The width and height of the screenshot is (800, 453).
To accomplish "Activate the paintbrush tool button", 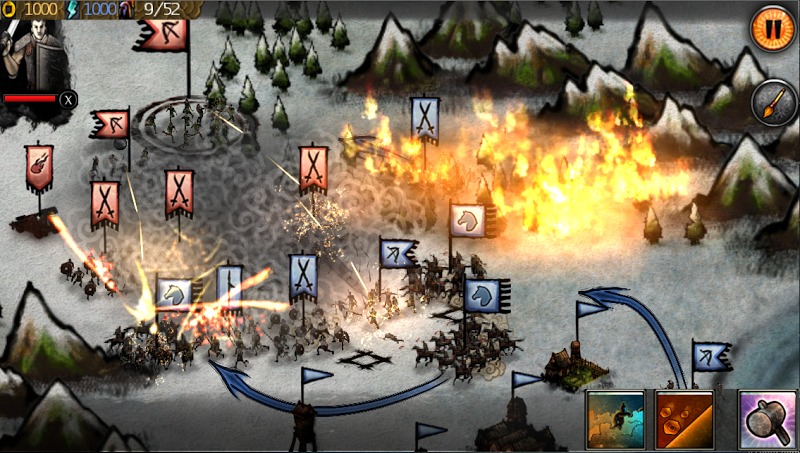I will click(772, 102).
